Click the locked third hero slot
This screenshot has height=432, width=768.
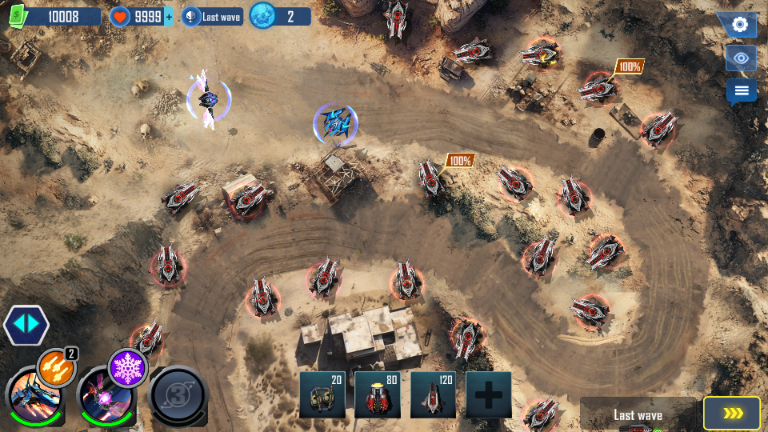(178, 395)
